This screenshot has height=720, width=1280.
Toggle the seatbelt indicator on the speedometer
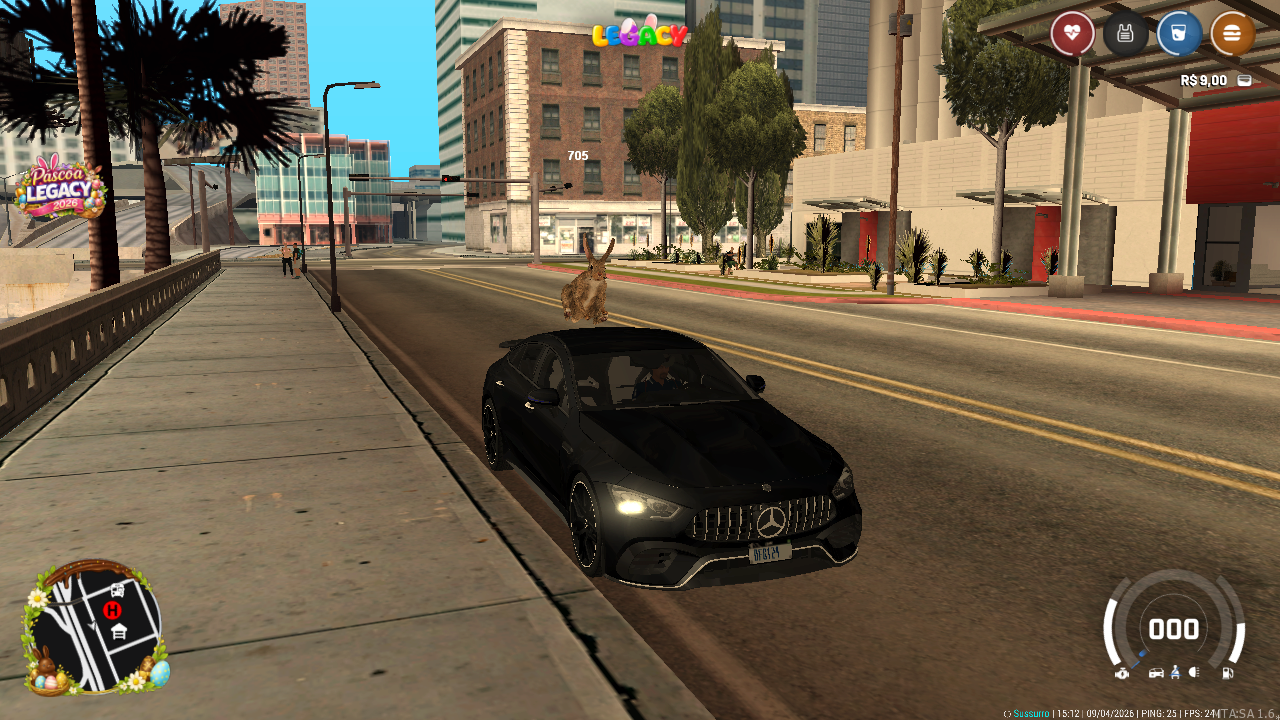click(x=1175, y=673)
